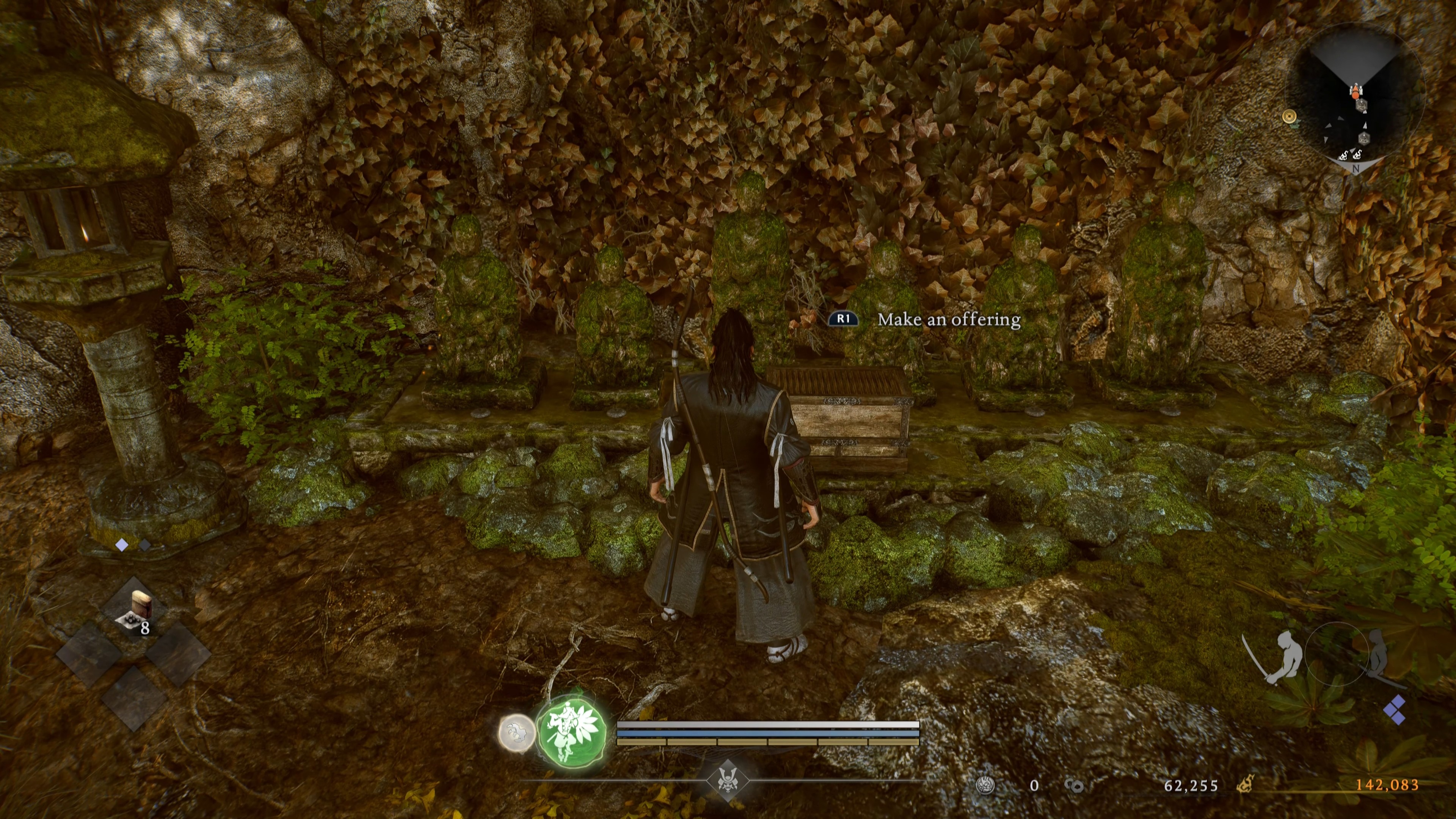1456x819 pixels.
Task: Click the three blue diamonds indicator
Action: 1395,710
